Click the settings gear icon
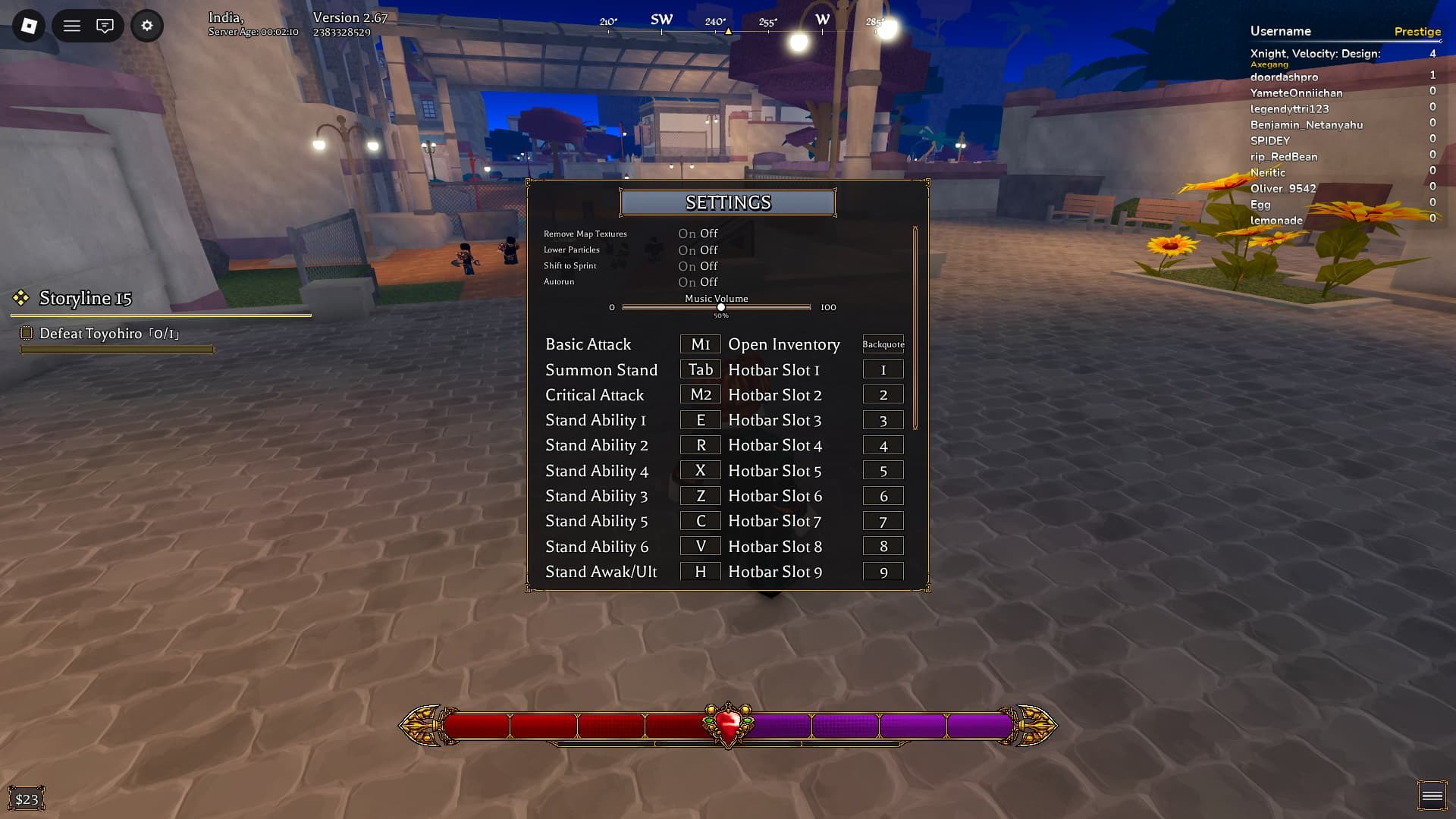 147,25
